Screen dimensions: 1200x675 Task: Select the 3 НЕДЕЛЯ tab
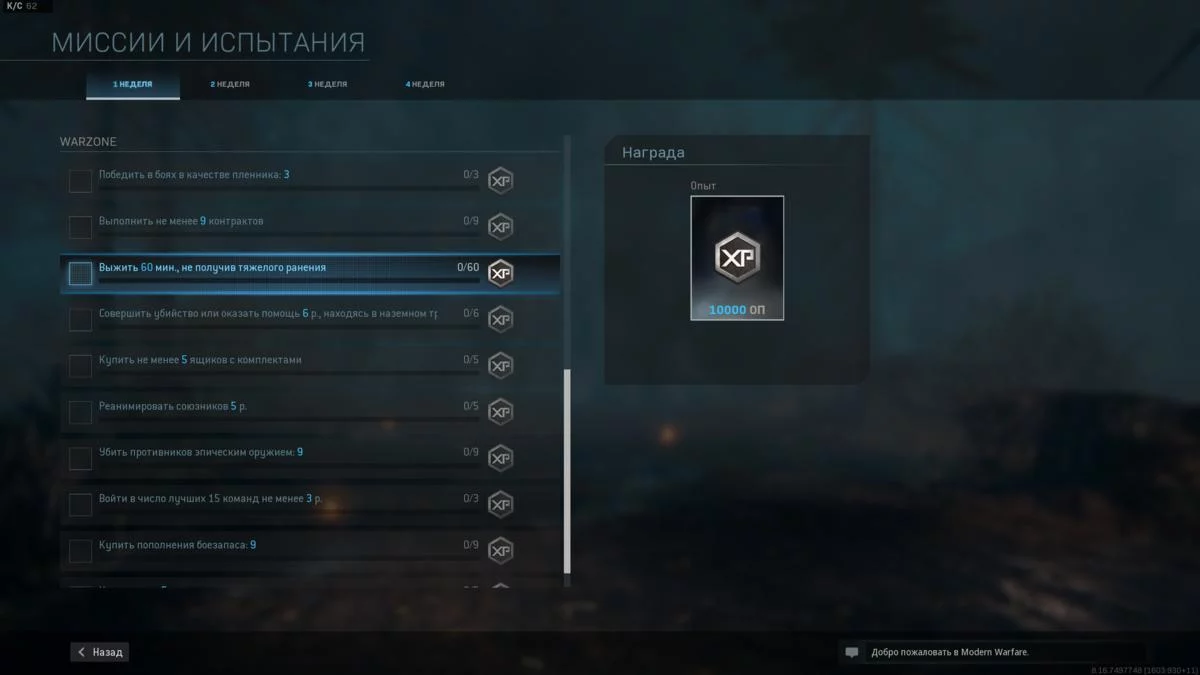[327, 85]
